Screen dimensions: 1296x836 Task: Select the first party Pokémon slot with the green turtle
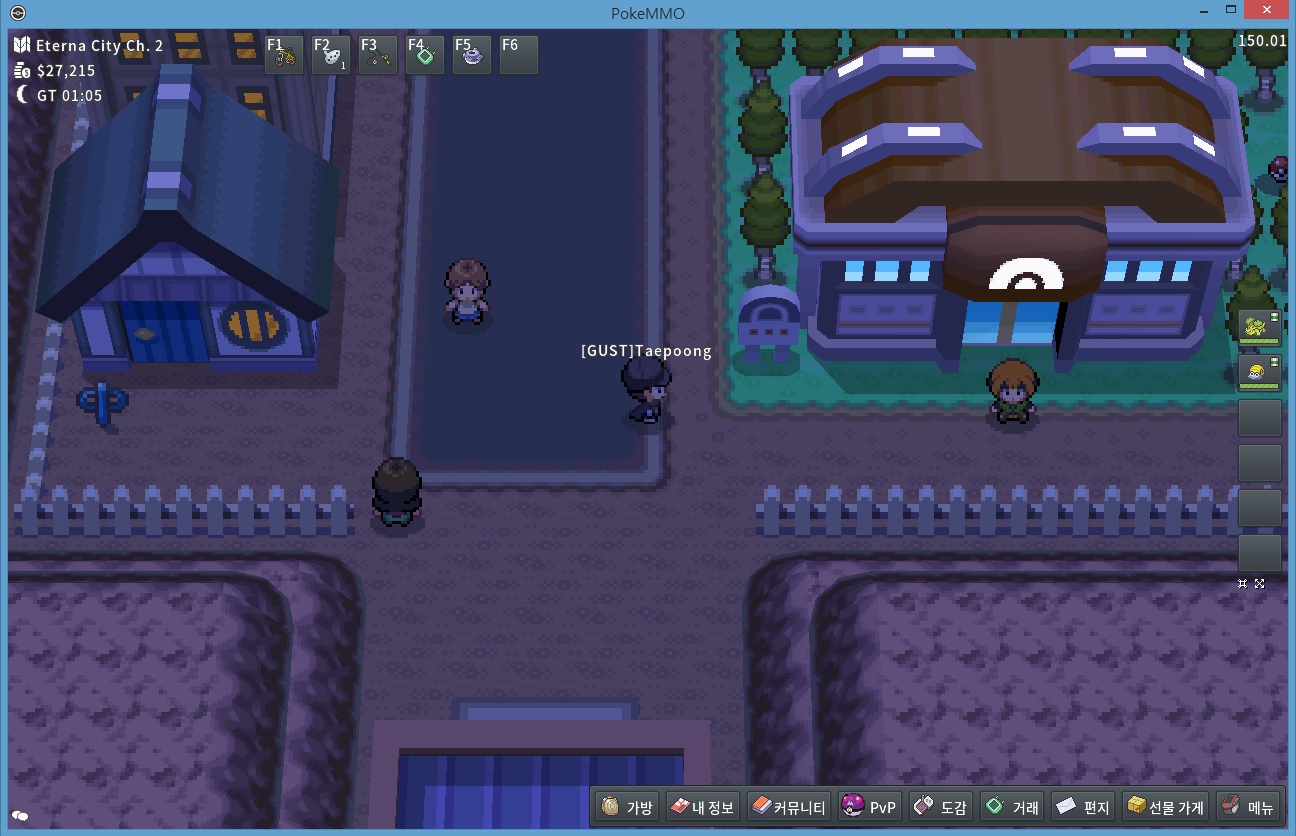[1259, 328]
